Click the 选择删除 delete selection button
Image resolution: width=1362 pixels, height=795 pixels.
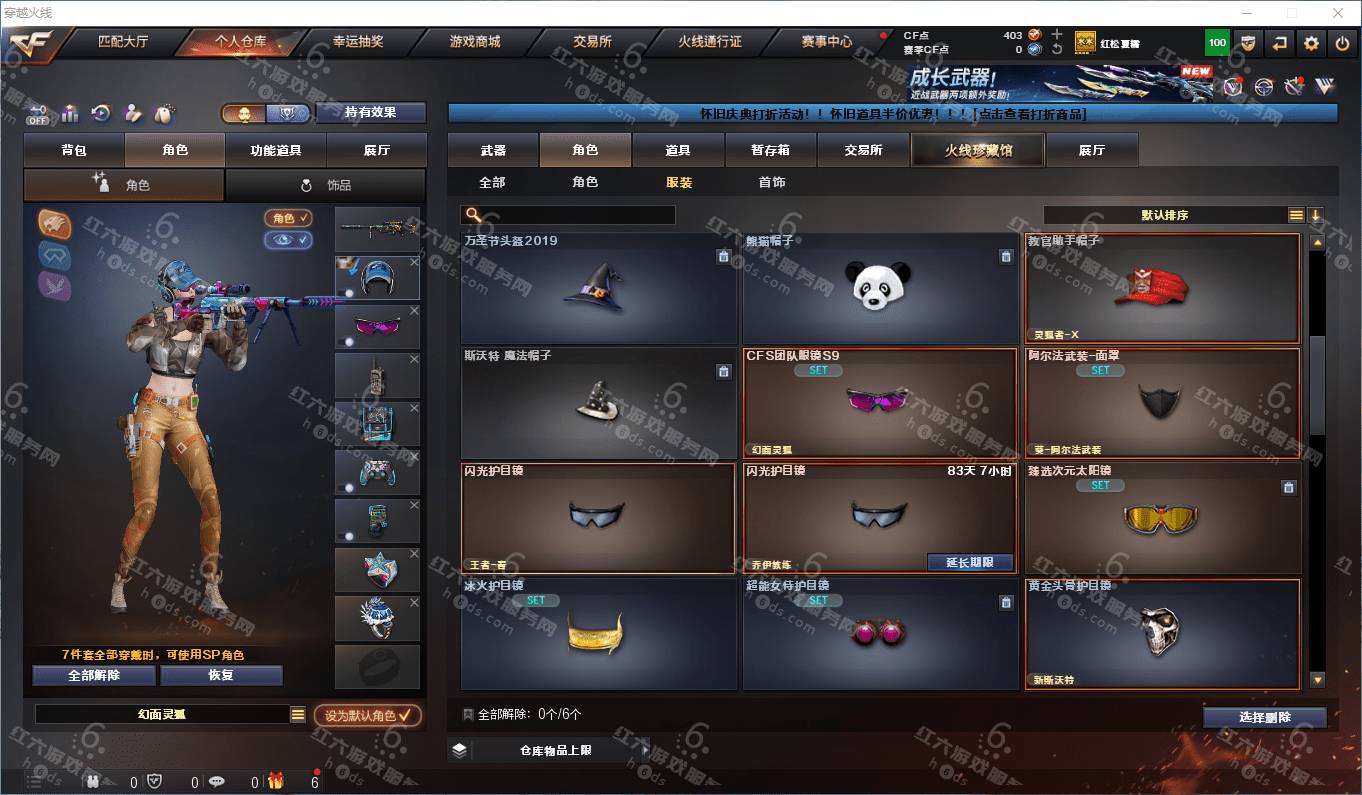point(1264,717)
